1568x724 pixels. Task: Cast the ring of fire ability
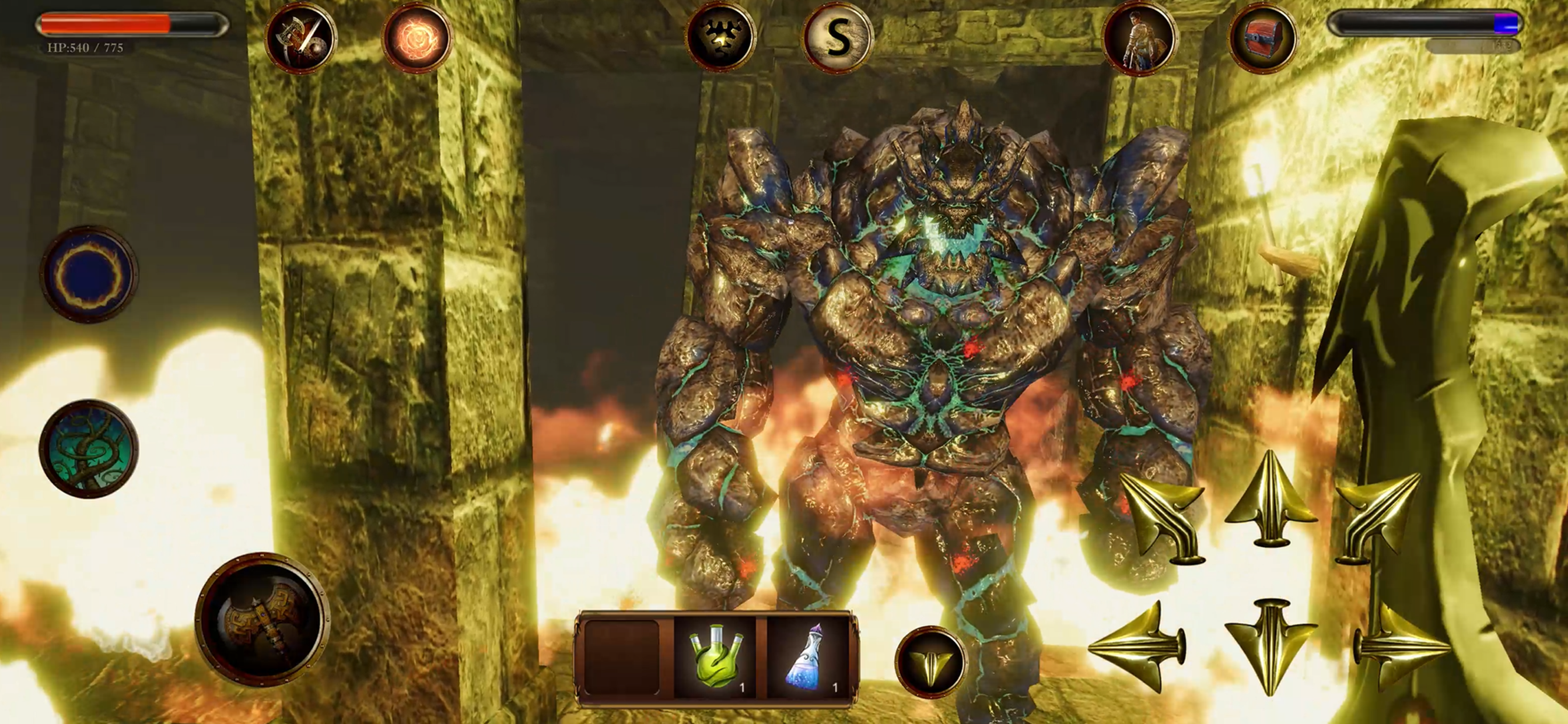[x=89, y=274]
